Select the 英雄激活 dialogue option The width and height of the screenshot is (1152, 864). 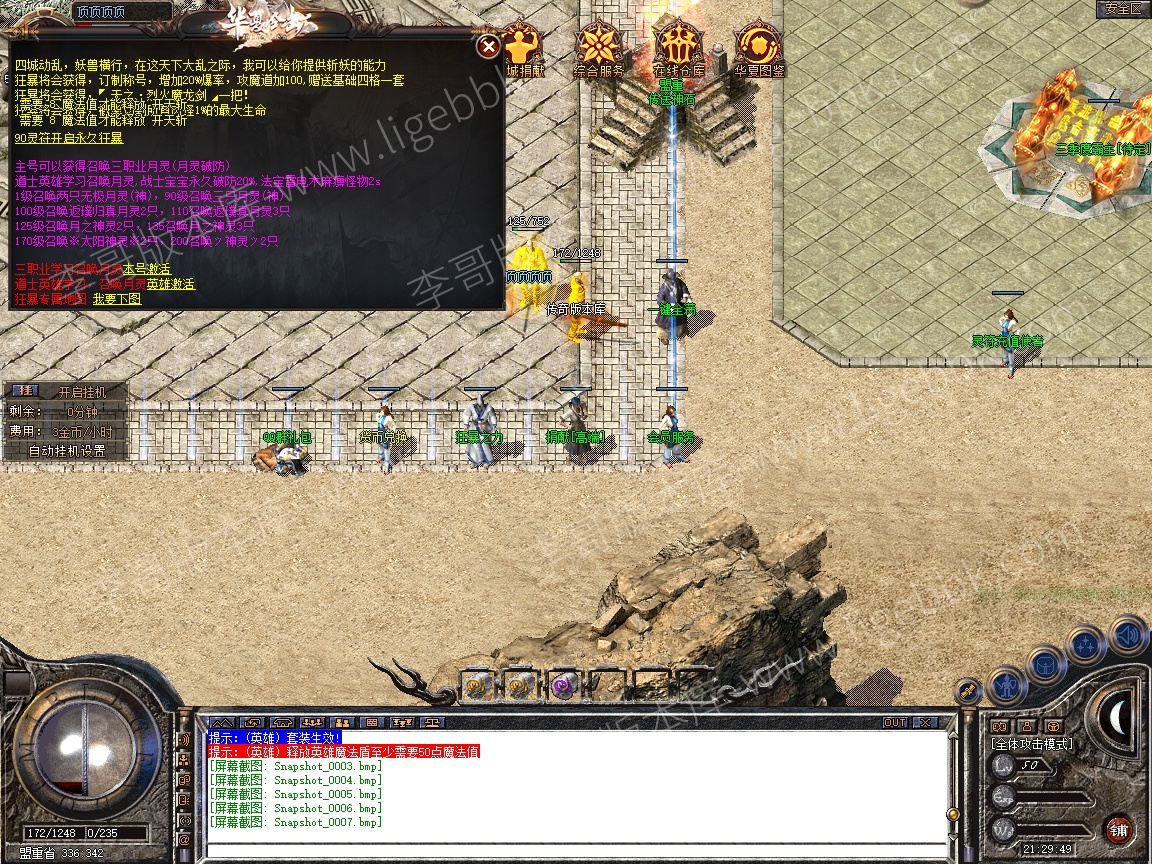(x=170, y=284)
